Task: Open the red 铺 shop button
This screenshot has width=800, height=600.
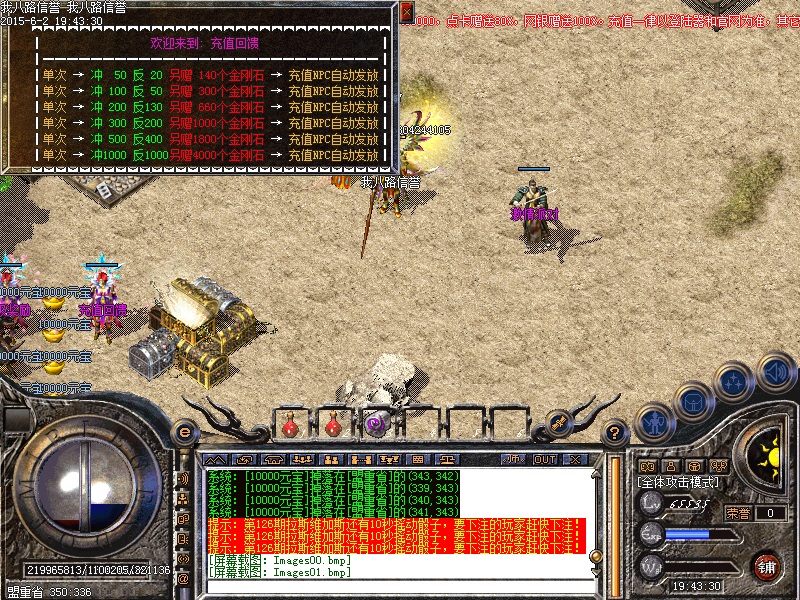Action: pos(767,566)
